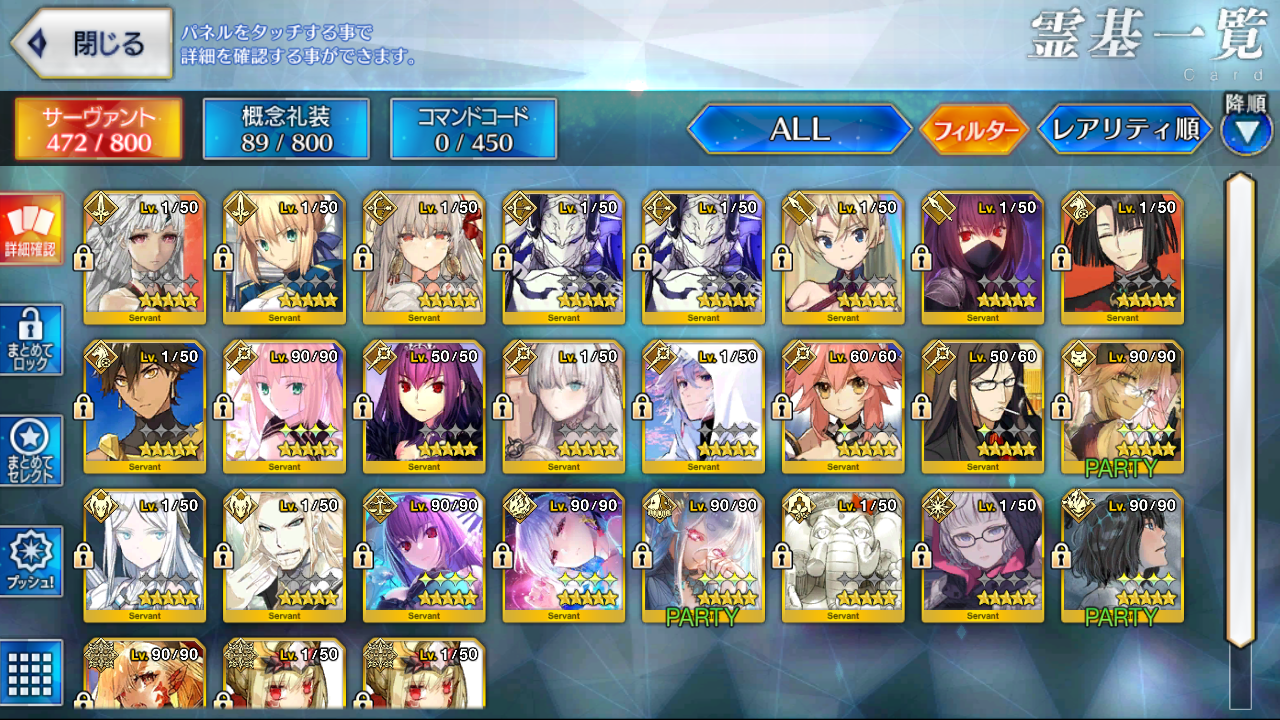Open the フィルター options
Image resolution: width=1280 pixels, height=720 pixels.
pyautogui.click(x=974, y=130)
